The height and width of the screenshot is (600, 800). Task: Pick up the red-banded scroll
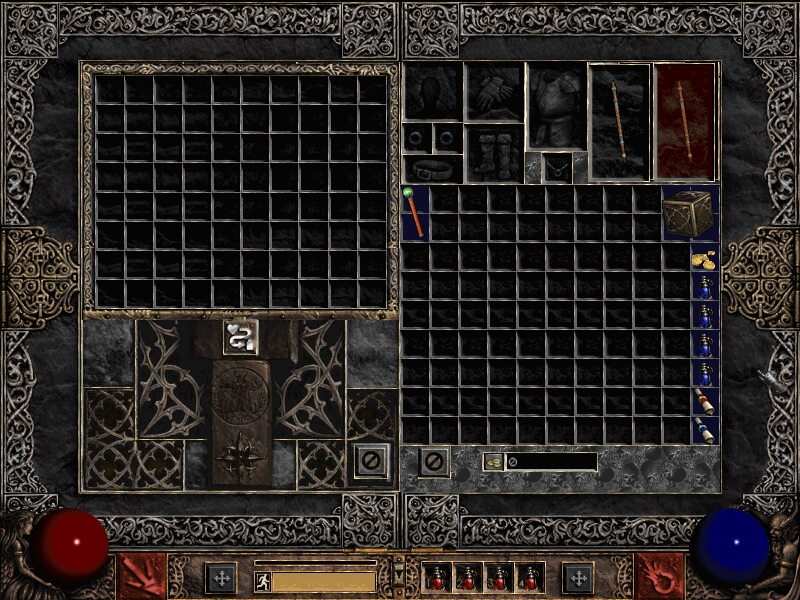705,402
